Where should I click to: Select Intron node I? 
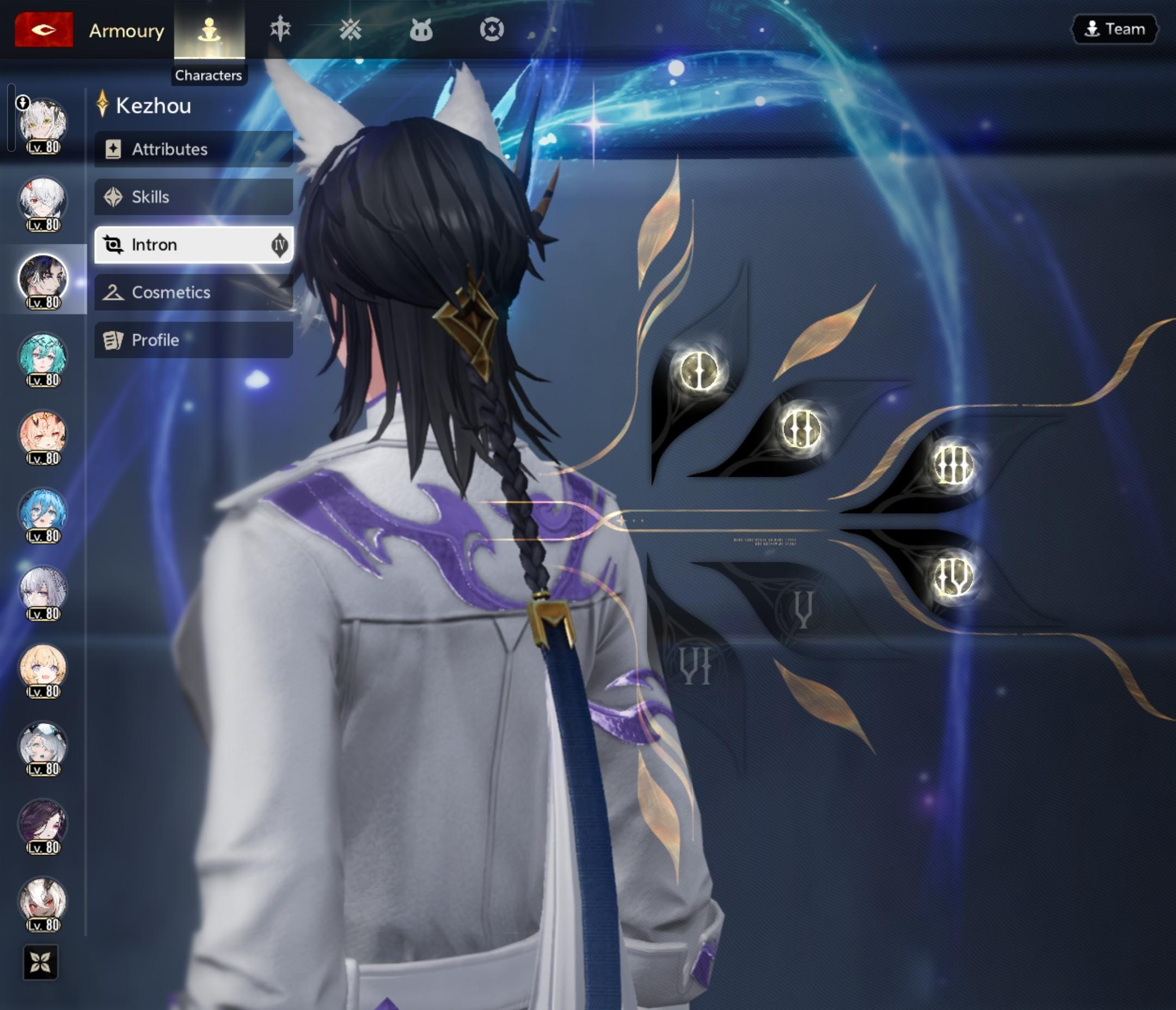[698, 371]
